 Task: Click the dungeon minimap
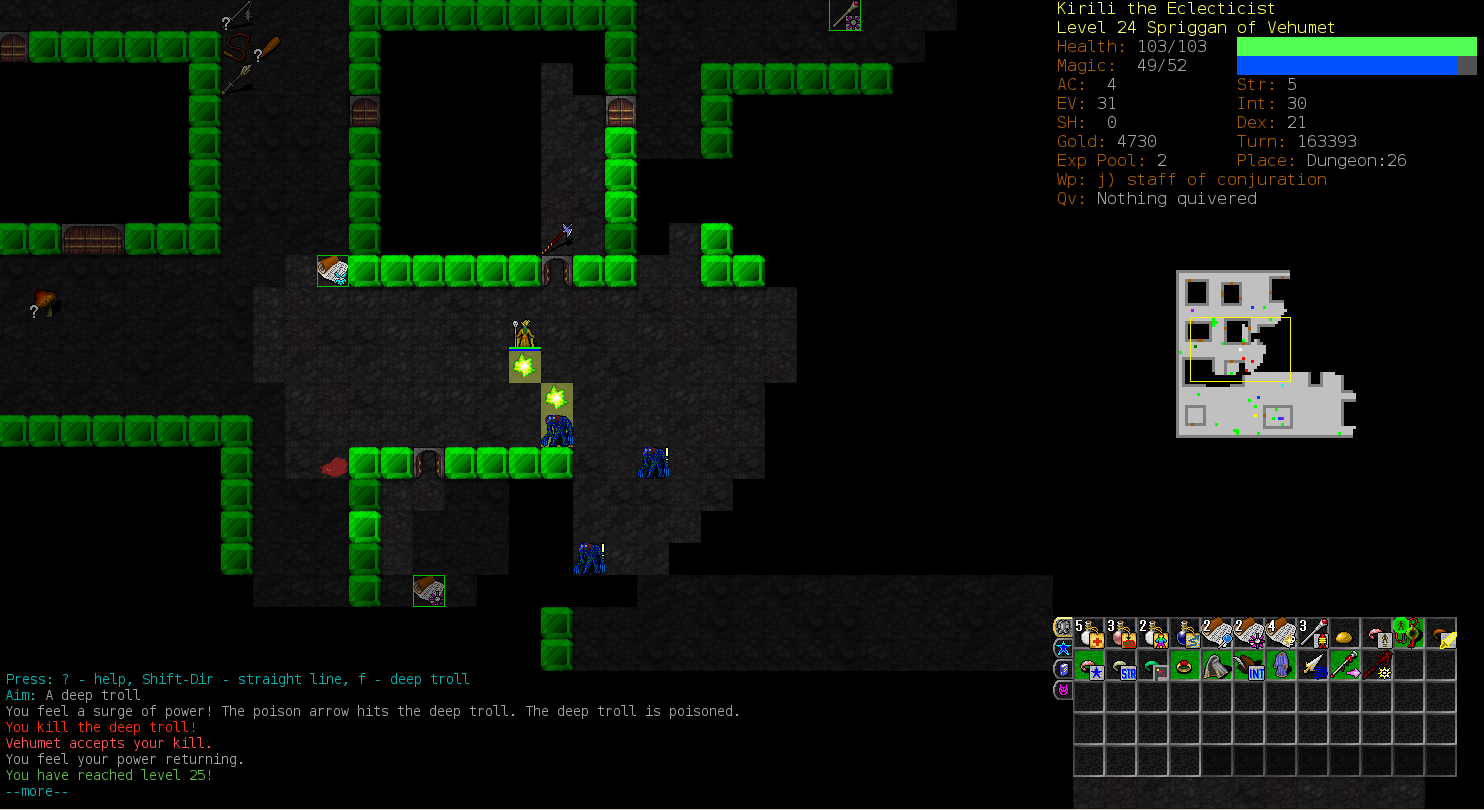tap(1265, 354)
